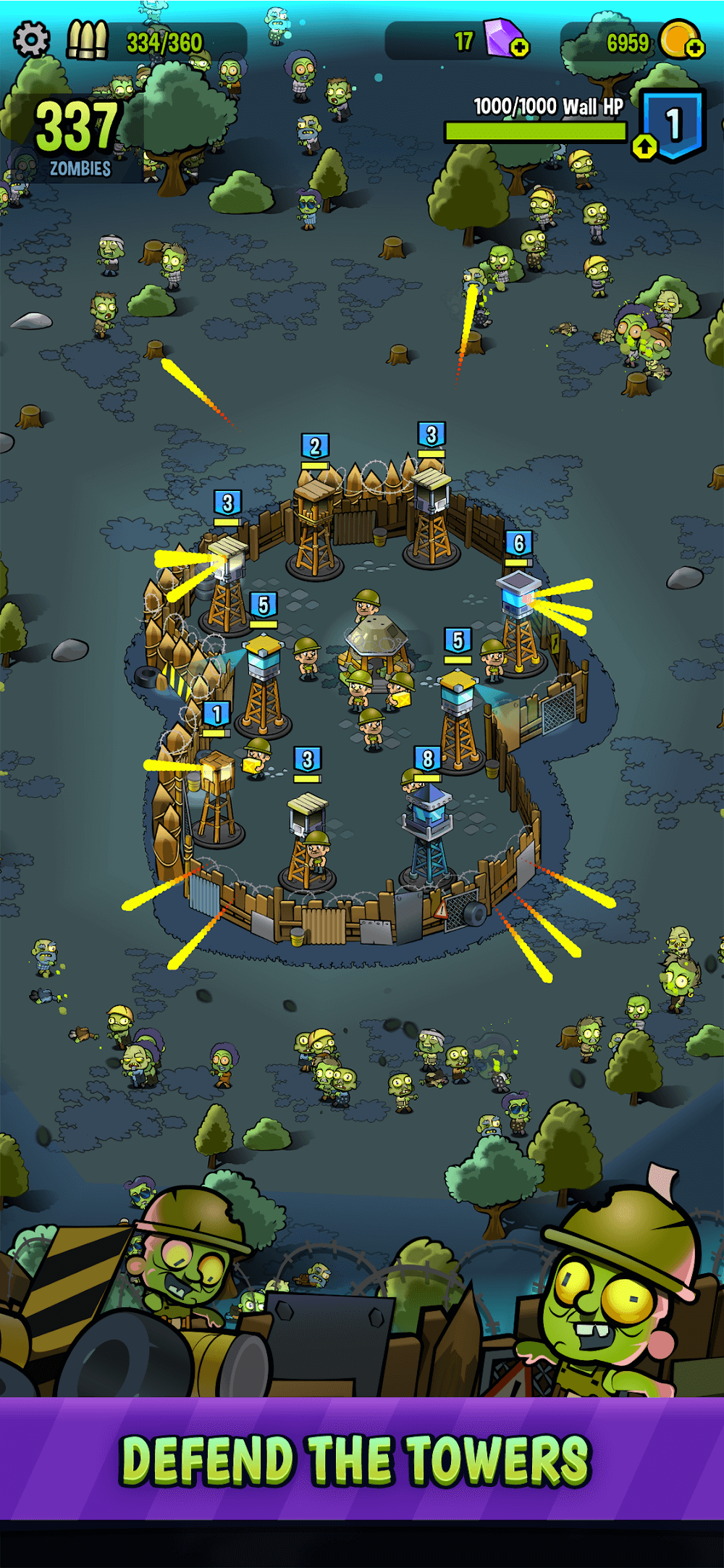Select the level 2 tower badge
724x1568 pixels.
coord(315,446)
